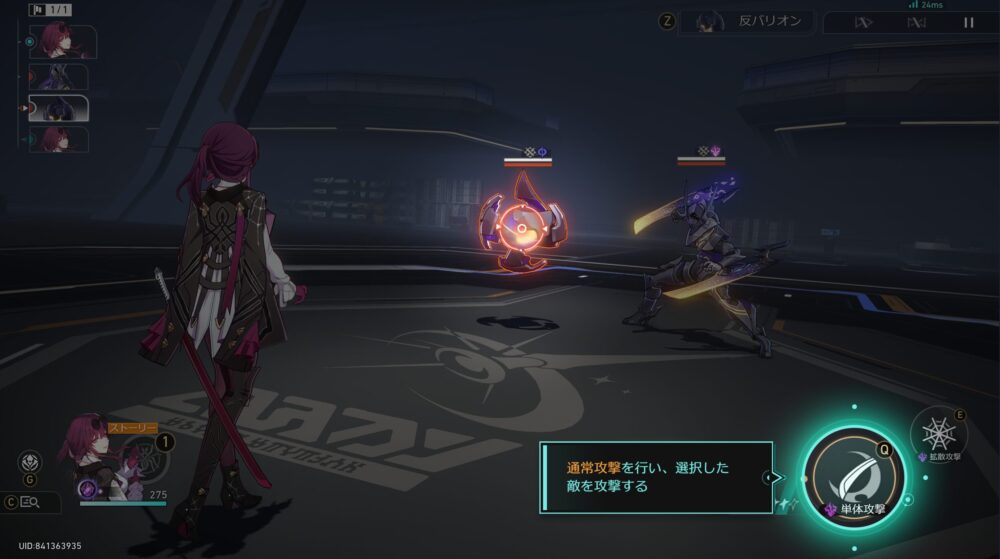Toggle auto-battle mode

point(915,22)
